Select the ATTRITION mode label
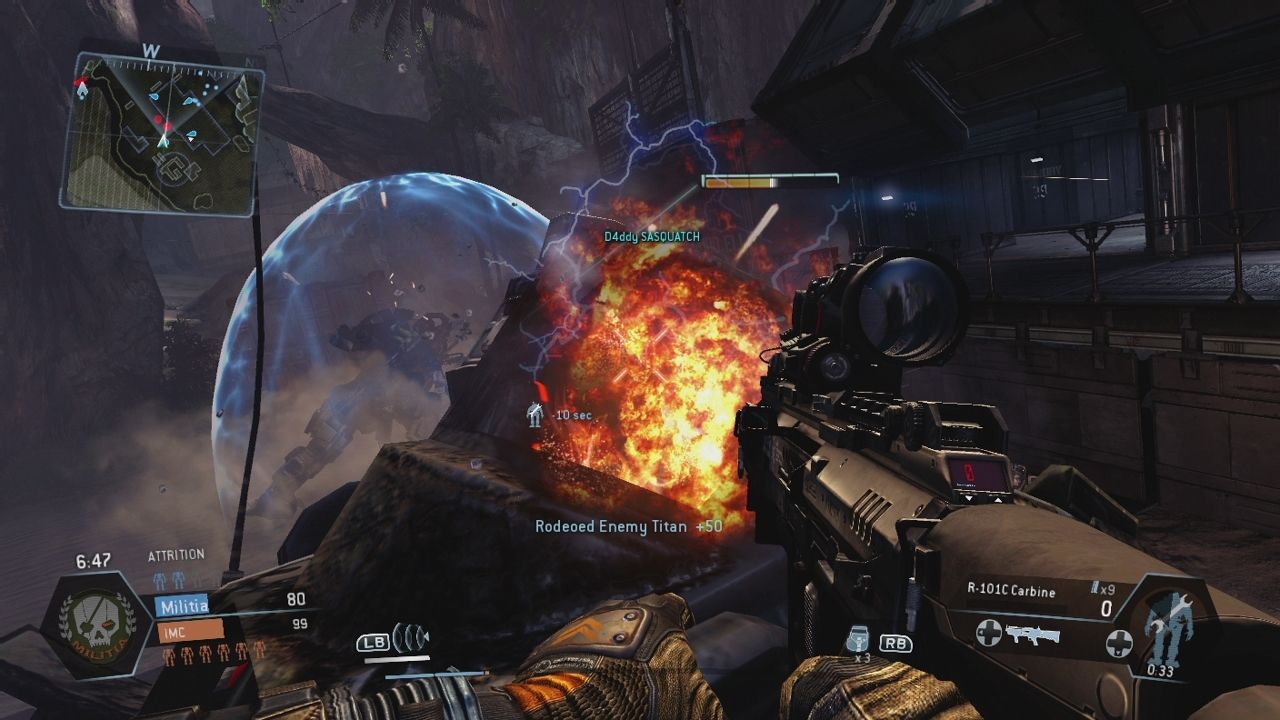 pos(176,554)
